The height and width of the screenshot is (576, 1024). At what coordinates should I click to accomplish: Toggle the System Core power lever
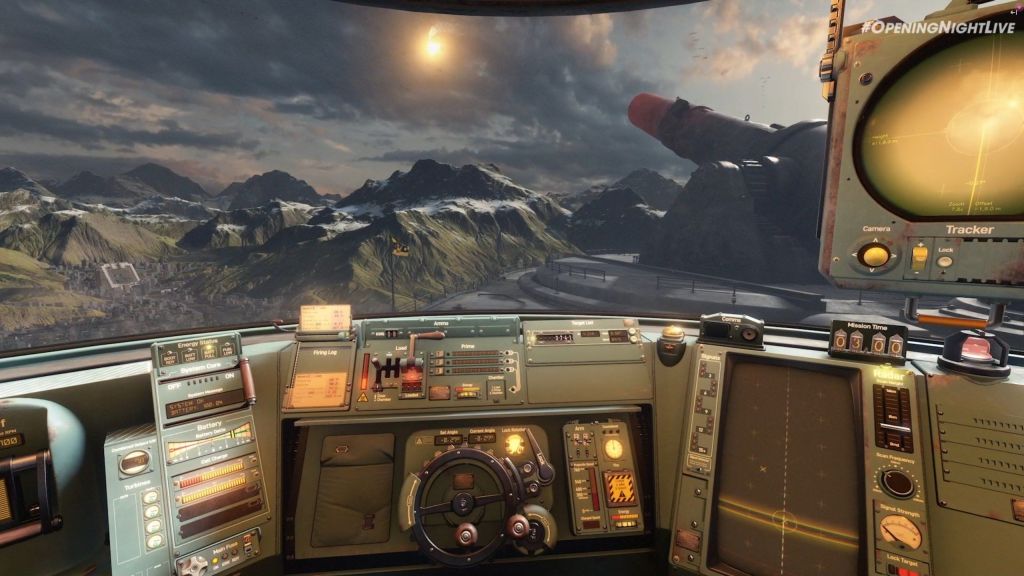[x=247, y=381]
